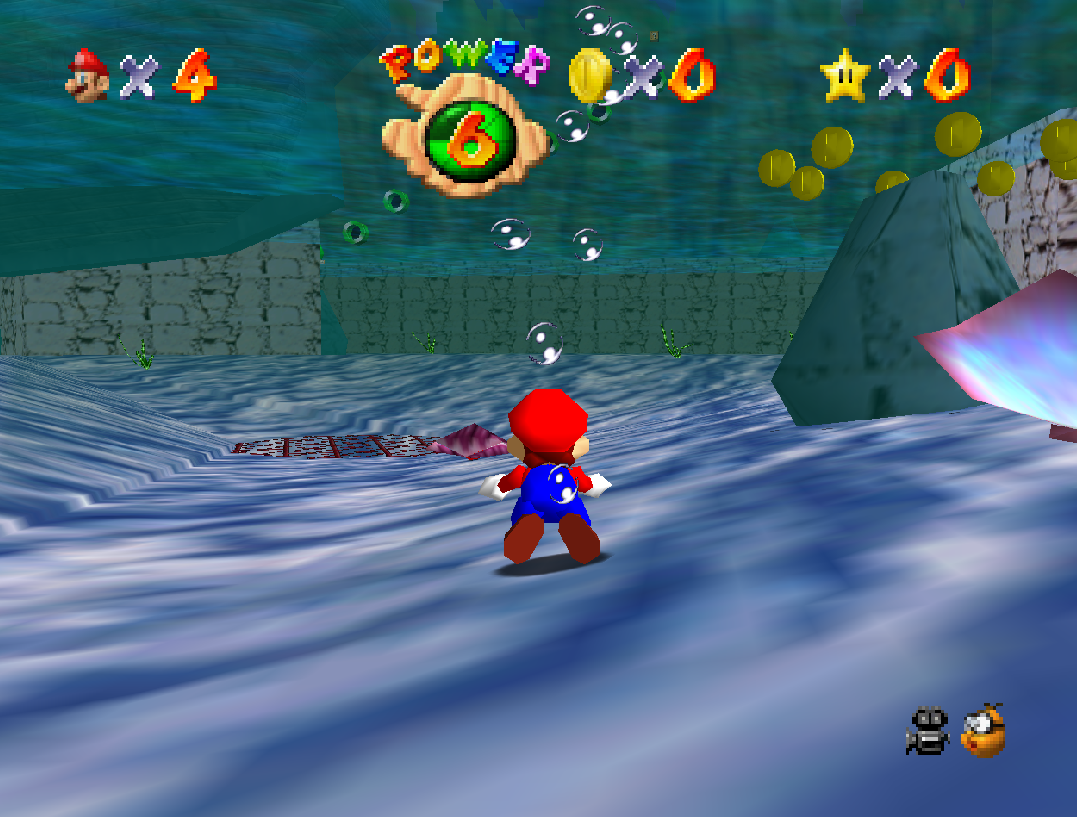Click the Mario head lives icon

[x=88, y=76]
